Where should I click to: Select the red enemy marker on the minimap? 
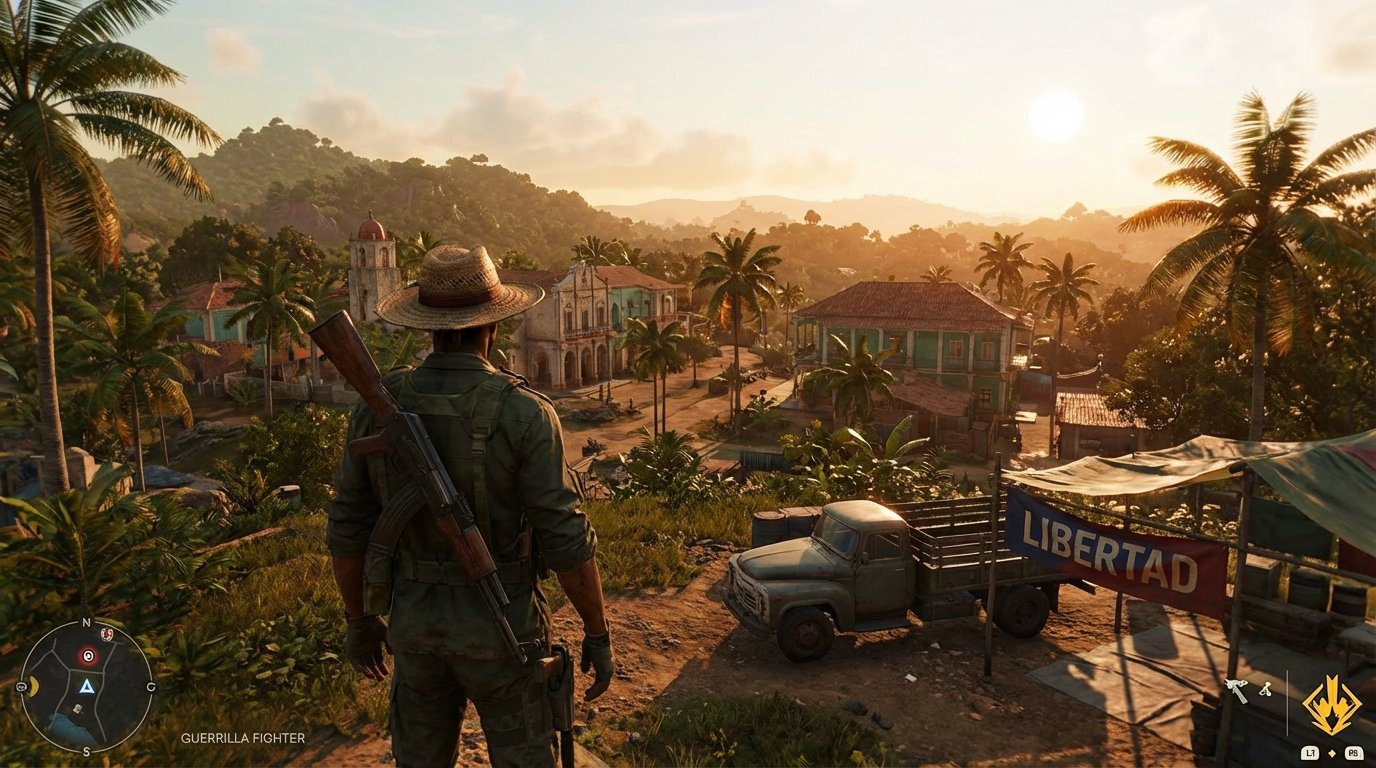[88, 655]
